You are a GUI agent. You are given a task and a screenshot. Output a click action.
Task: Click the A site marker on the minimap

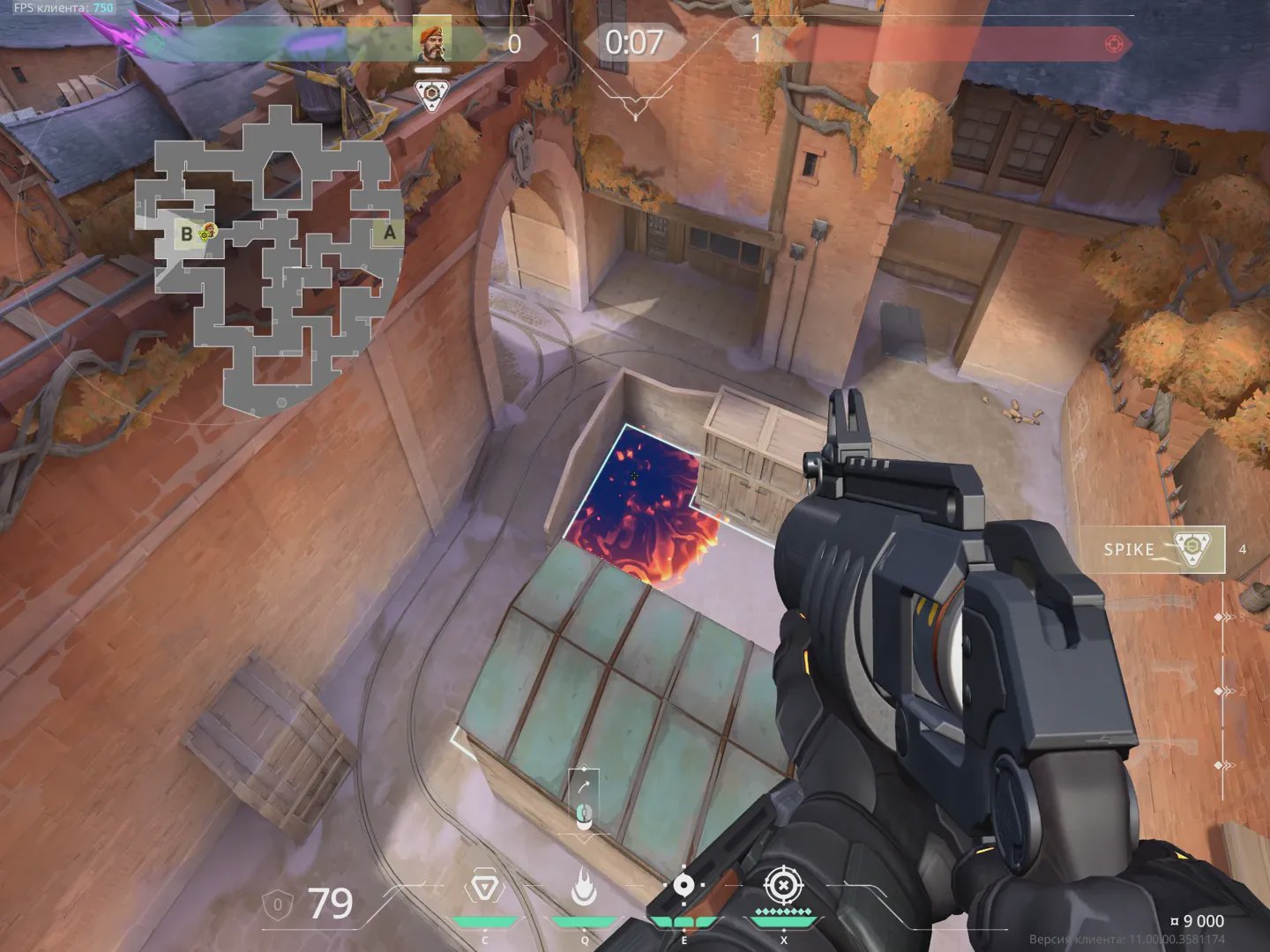(x=389, y=233)
